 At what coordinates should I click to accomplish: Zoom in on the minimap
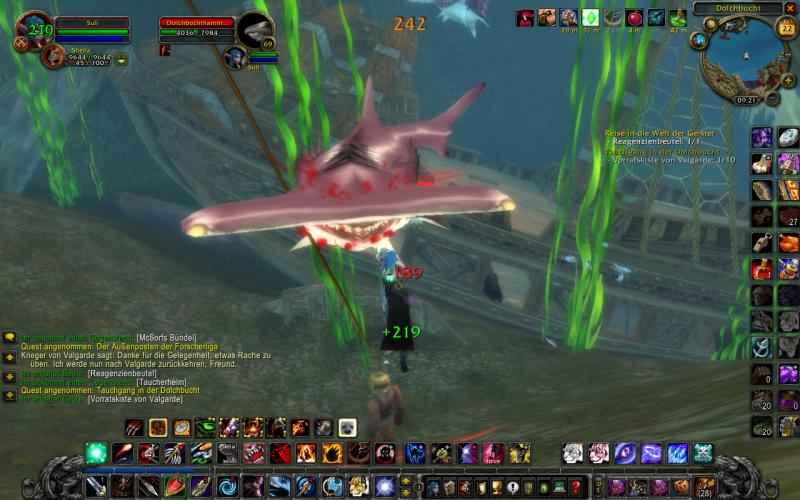789,79
